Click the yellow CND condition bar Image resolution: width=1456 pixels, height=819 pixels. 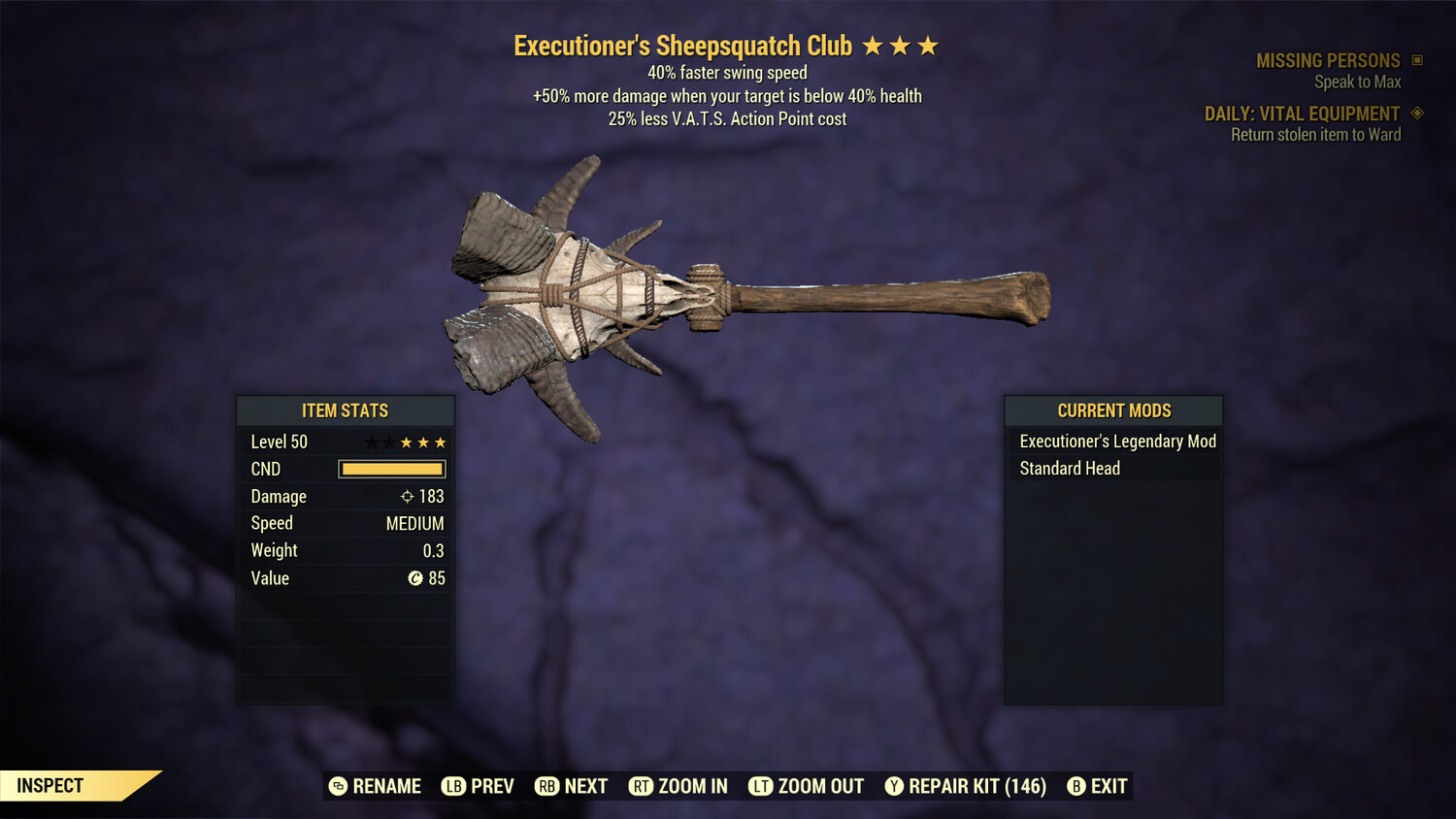391,469
